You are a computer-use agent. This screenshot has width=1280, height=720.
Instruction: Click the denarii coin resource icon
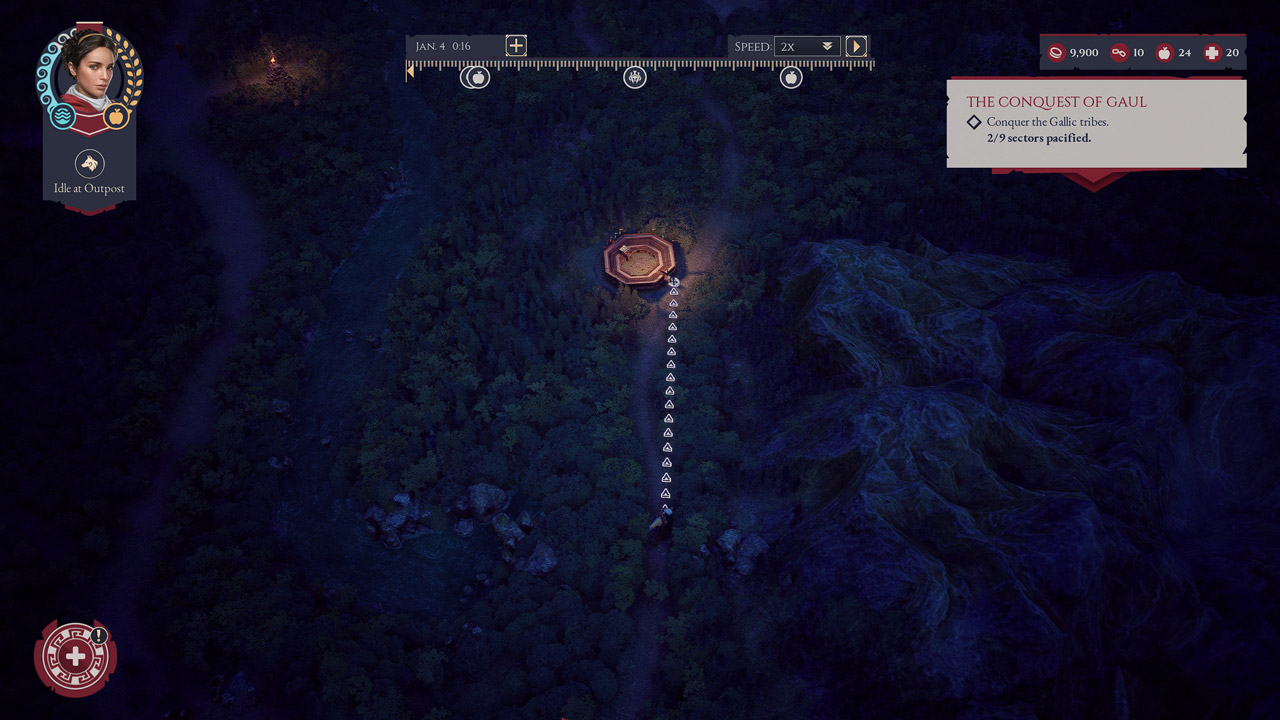click(x=1058, y=52)
